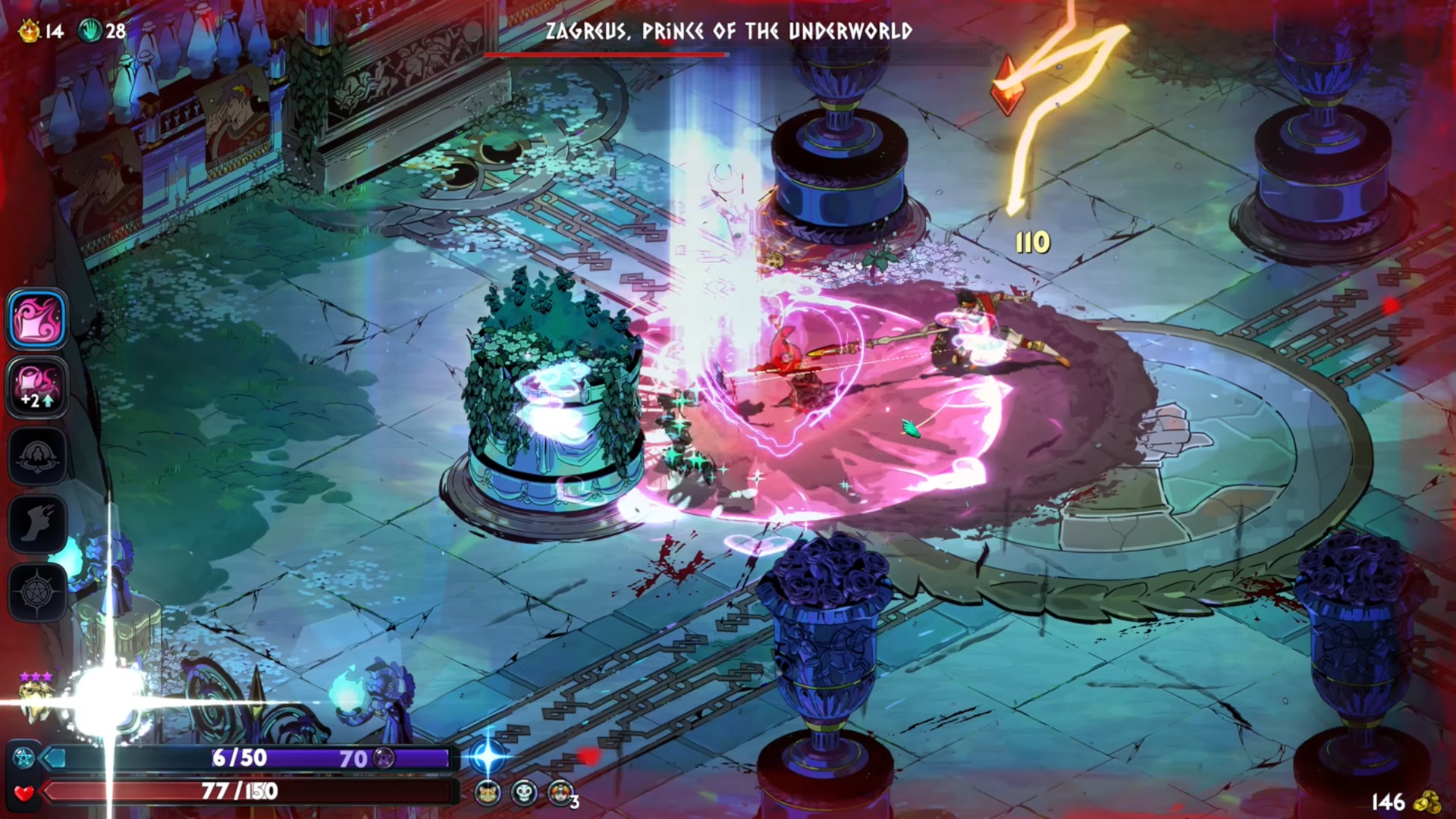Click the pink boon icon marked +2
Image resolution: width=1456 pixels, height=819 pixels.
pyautogui.click(x=37, y=387)
